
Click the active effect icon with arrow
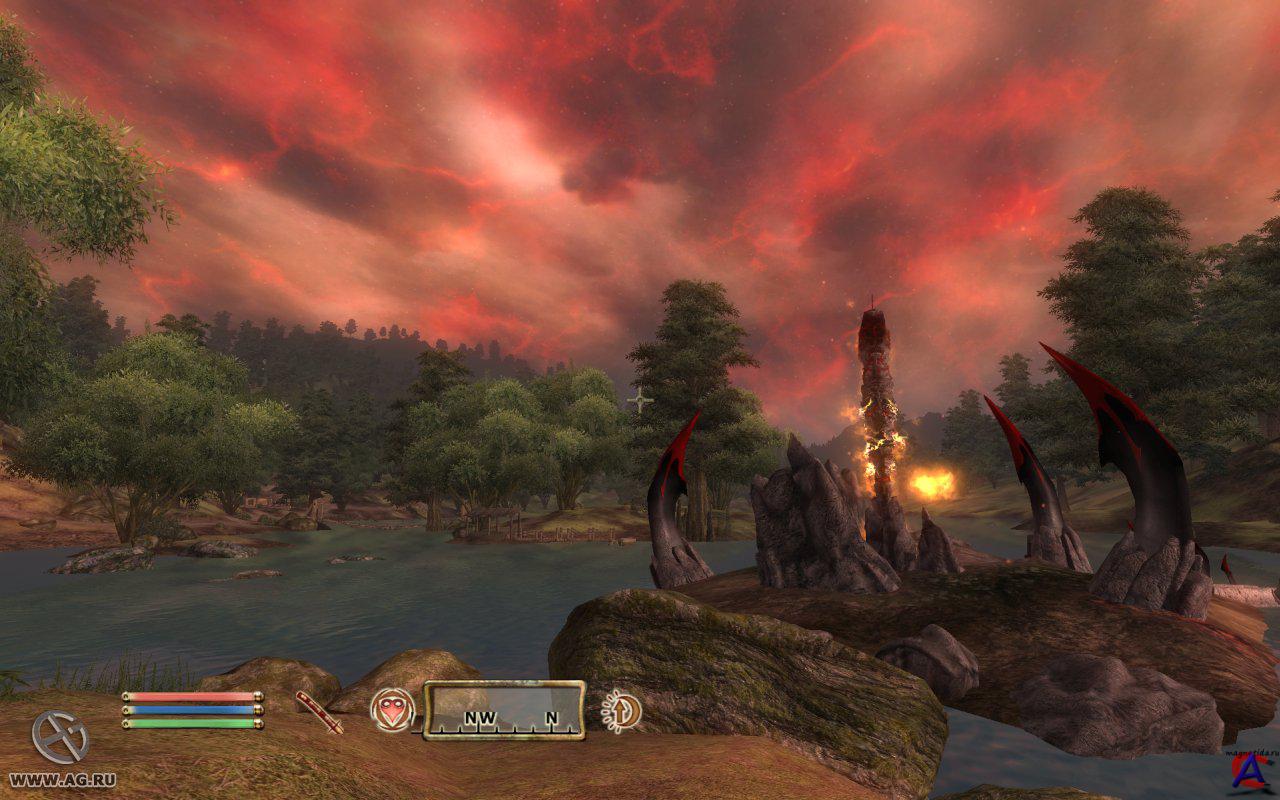click(x=622, y=710)
